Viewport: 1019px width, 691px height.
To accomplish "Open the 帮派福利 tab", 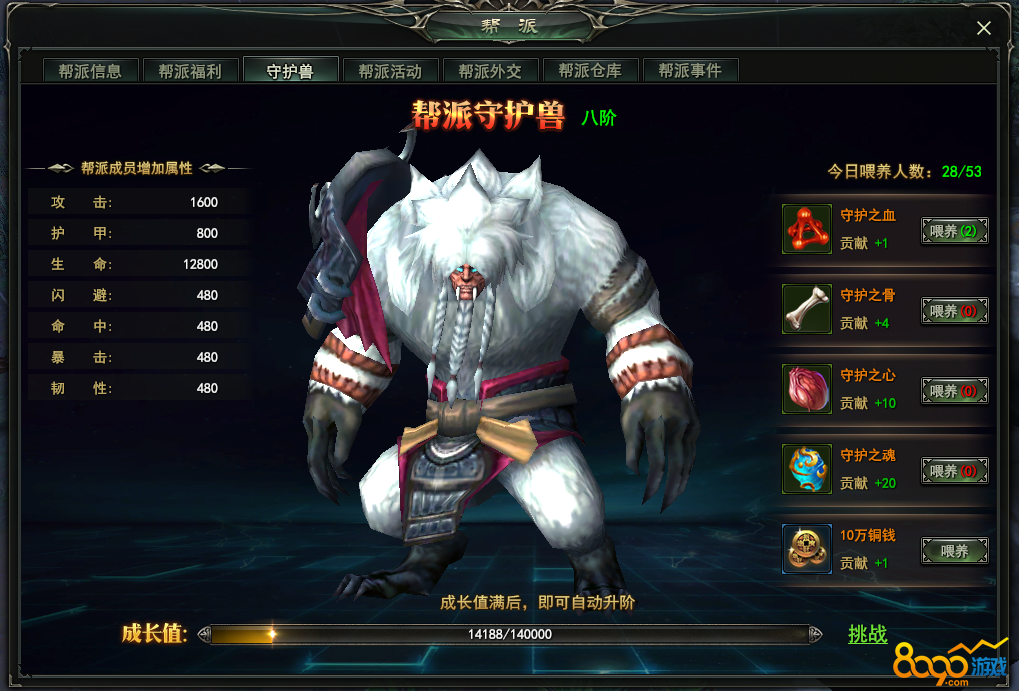I will (190, 71).
